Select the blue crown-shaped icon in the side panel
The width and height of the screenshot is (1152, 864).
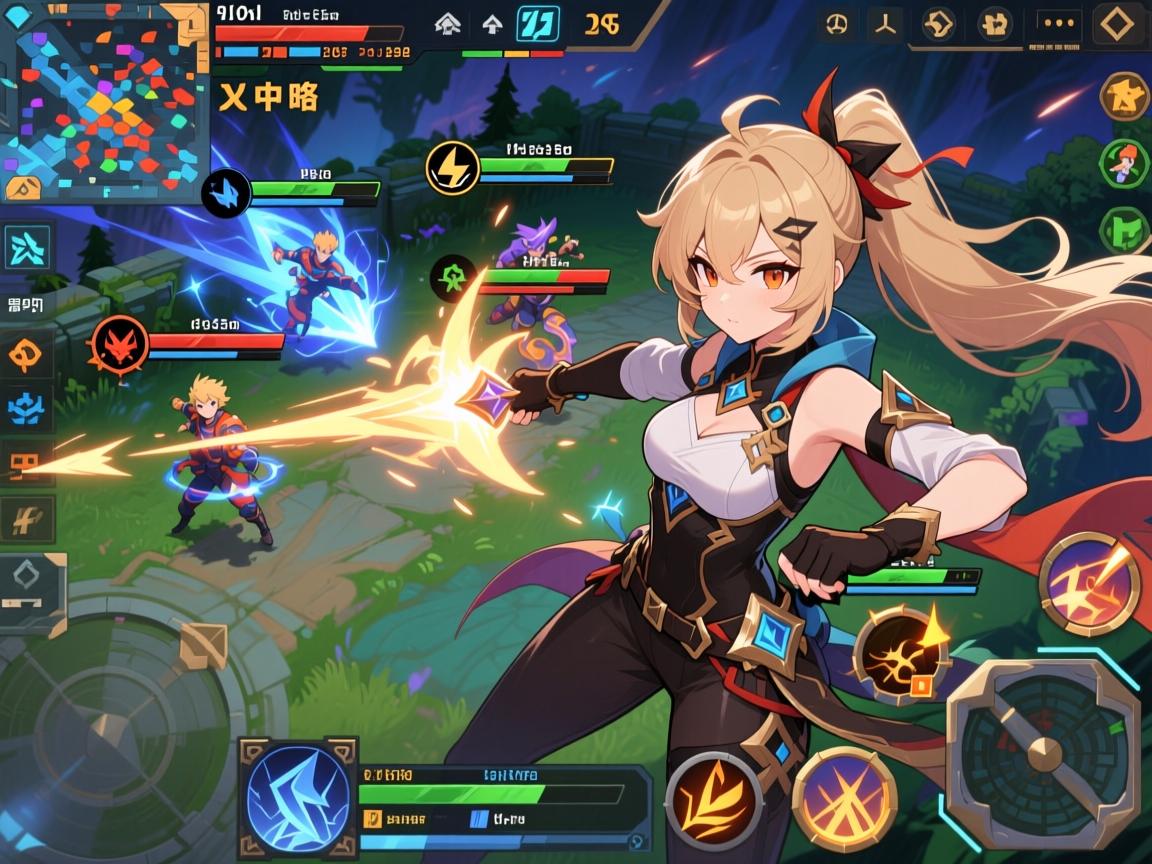click(x=25, y=408)
